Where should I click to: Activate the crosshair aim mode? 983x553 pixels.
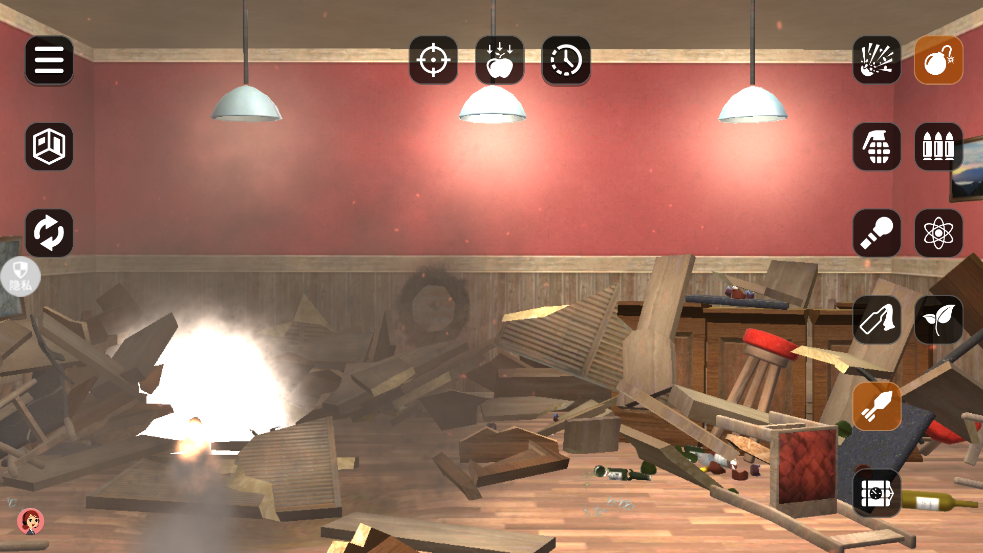[x=433, y=61]
